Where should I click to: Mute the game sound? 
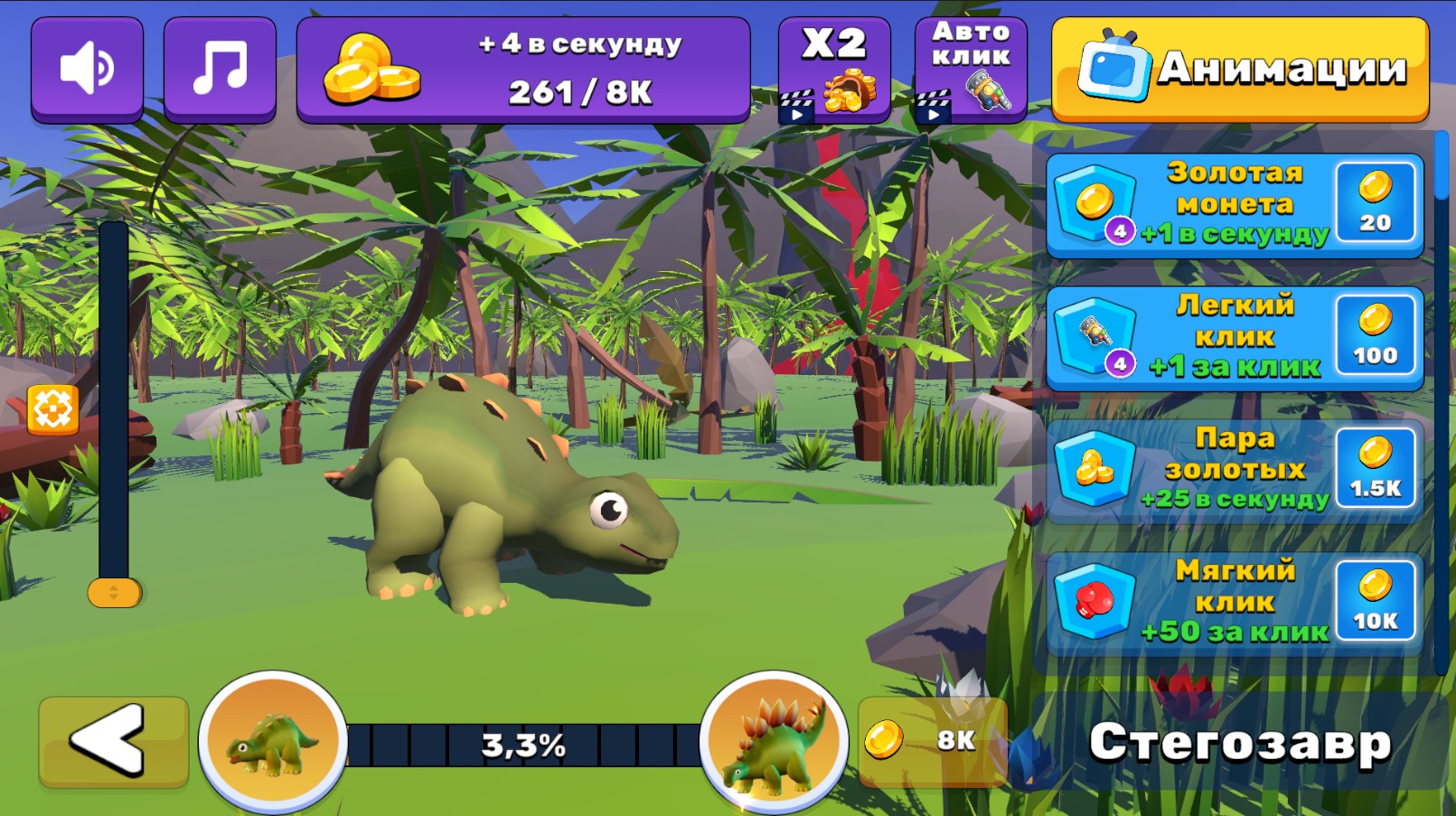[87, 67]
